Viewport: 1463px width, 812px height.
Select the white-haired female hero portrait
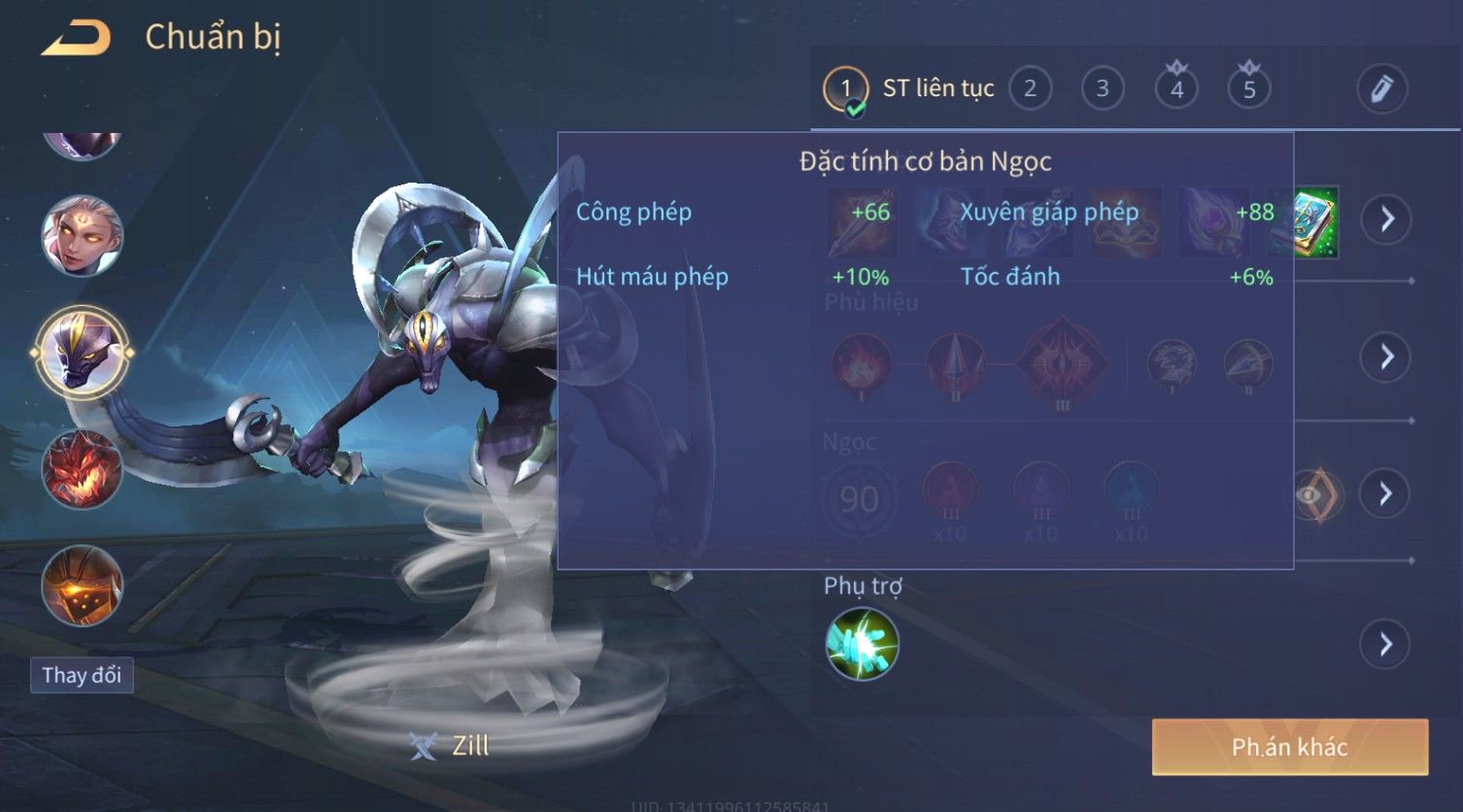pos(82,236)
